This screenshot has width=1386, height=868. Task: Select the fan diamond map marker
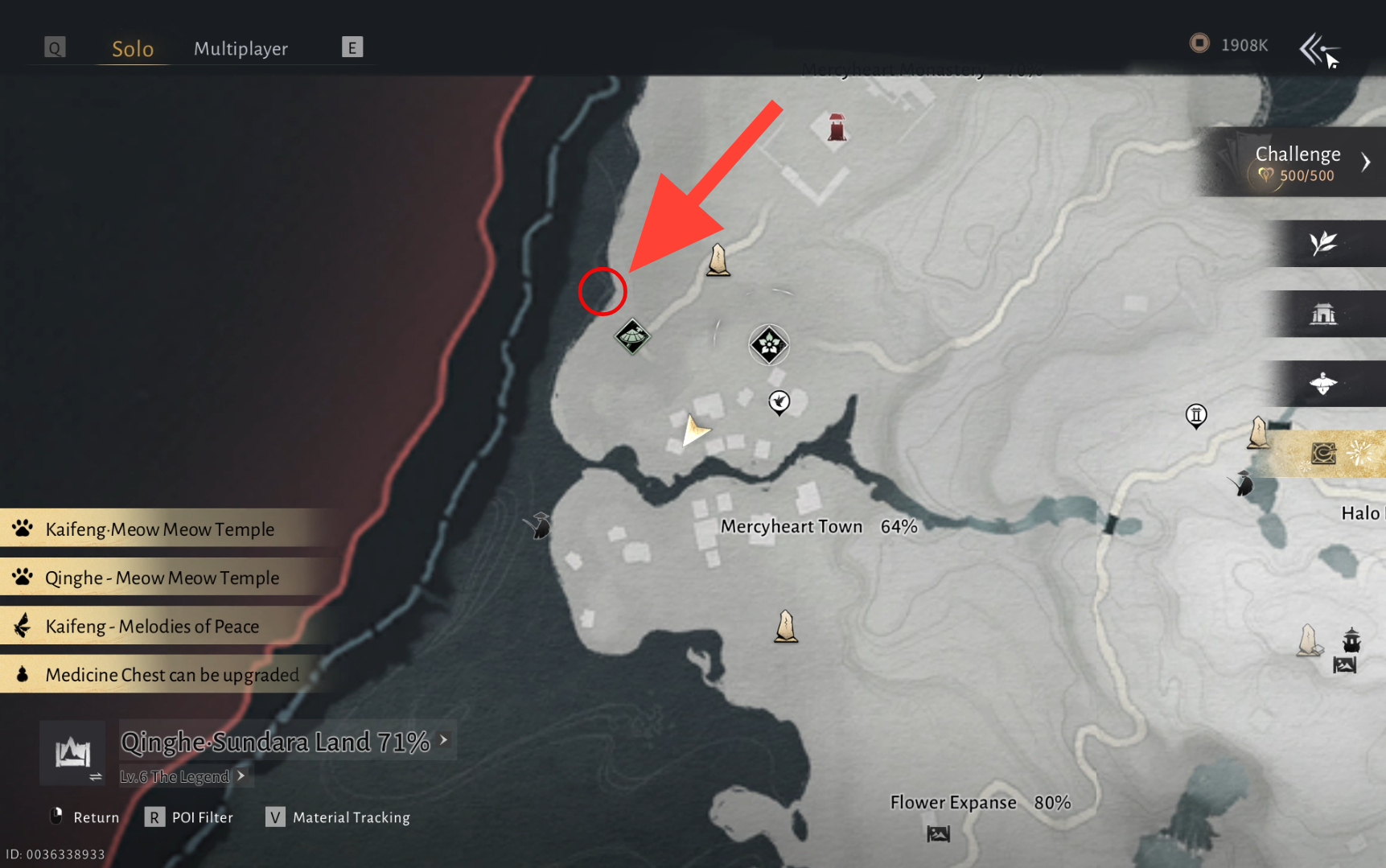(632, 336)
